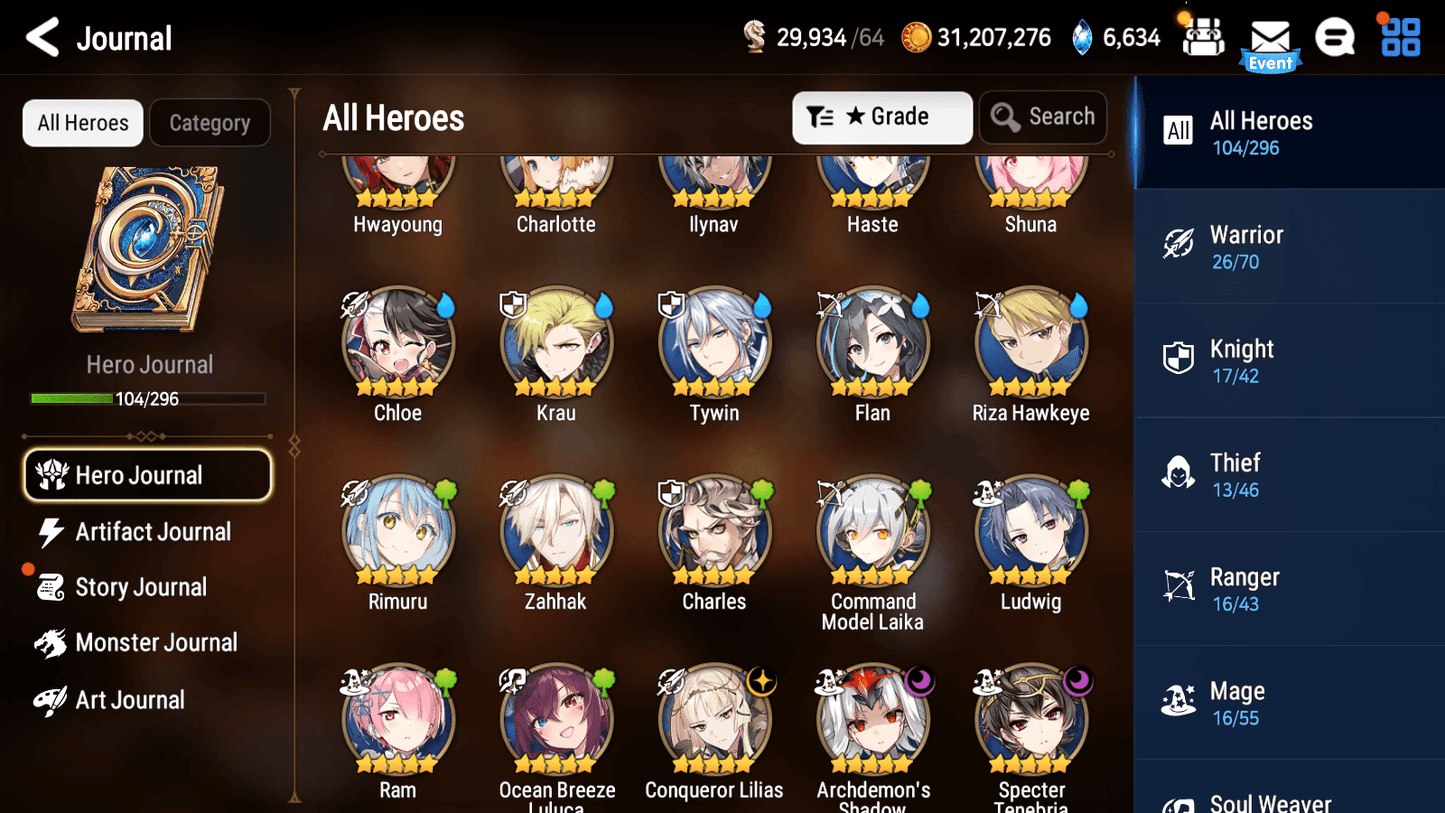Open the Artifact Journal entry
Image resolution: width=1445 pixels, height=813 pixels.
click(x=151, y=531)
